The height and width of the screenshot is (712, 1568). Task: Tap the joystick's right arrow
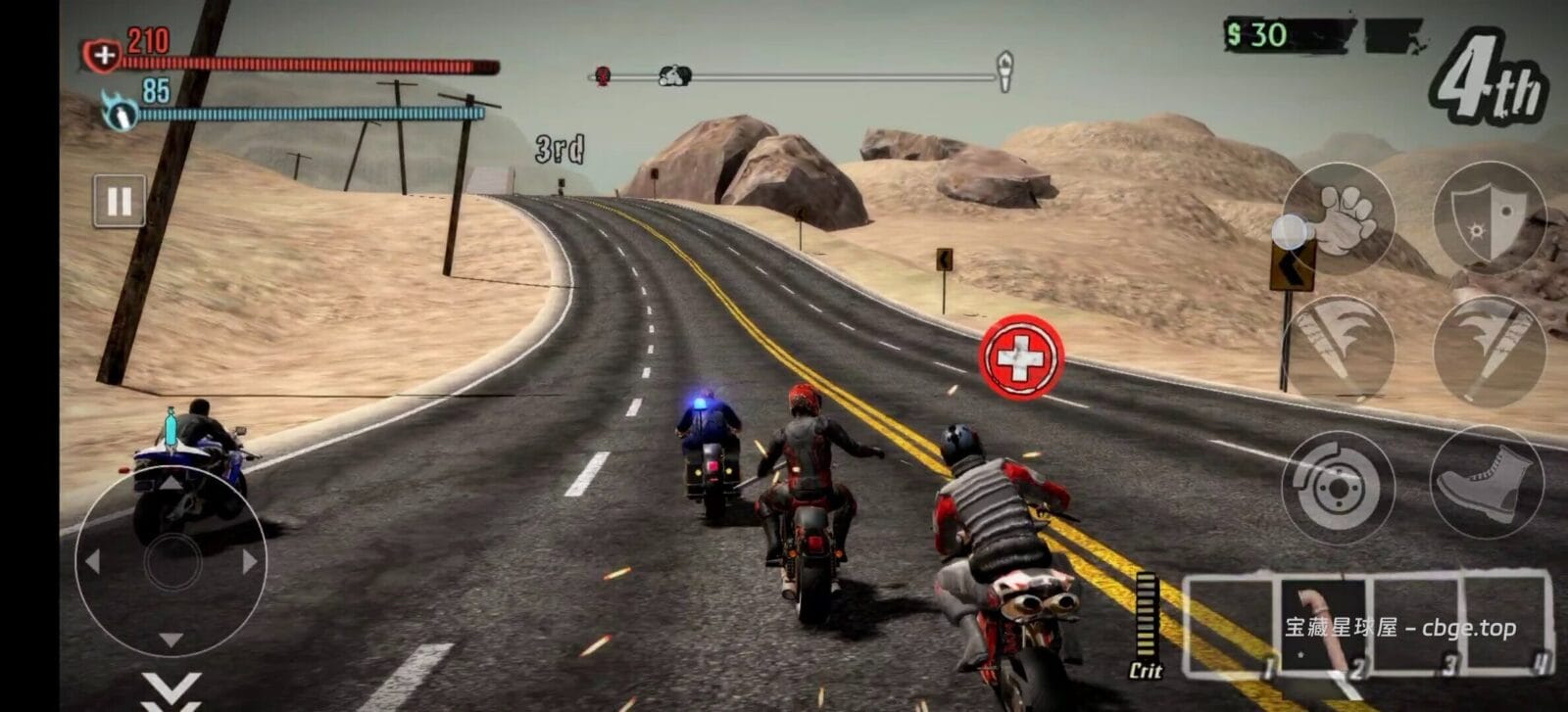(250, 562)
